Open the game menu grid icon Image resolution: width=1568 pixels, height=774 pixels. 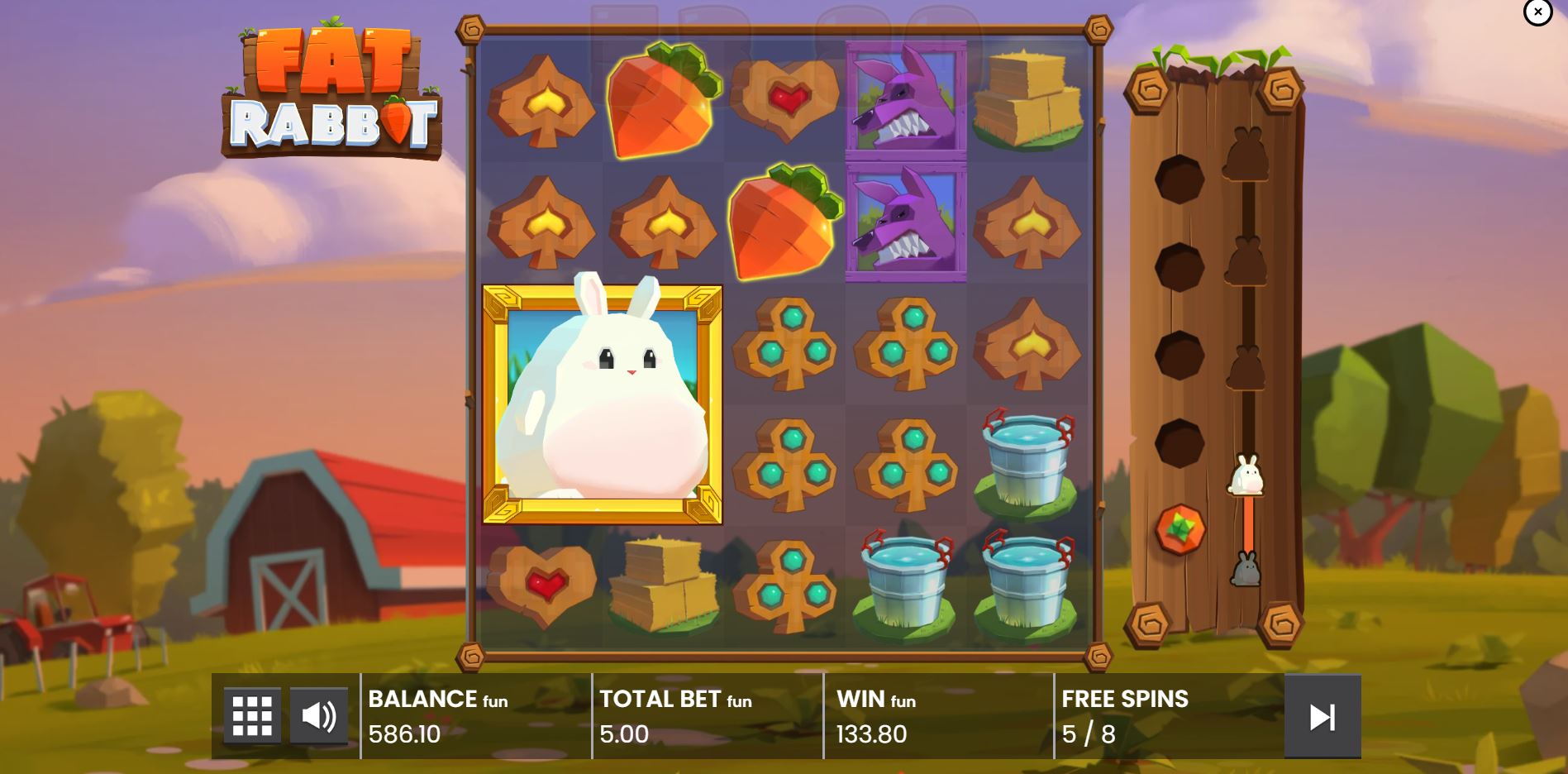(x=252, y=714)
